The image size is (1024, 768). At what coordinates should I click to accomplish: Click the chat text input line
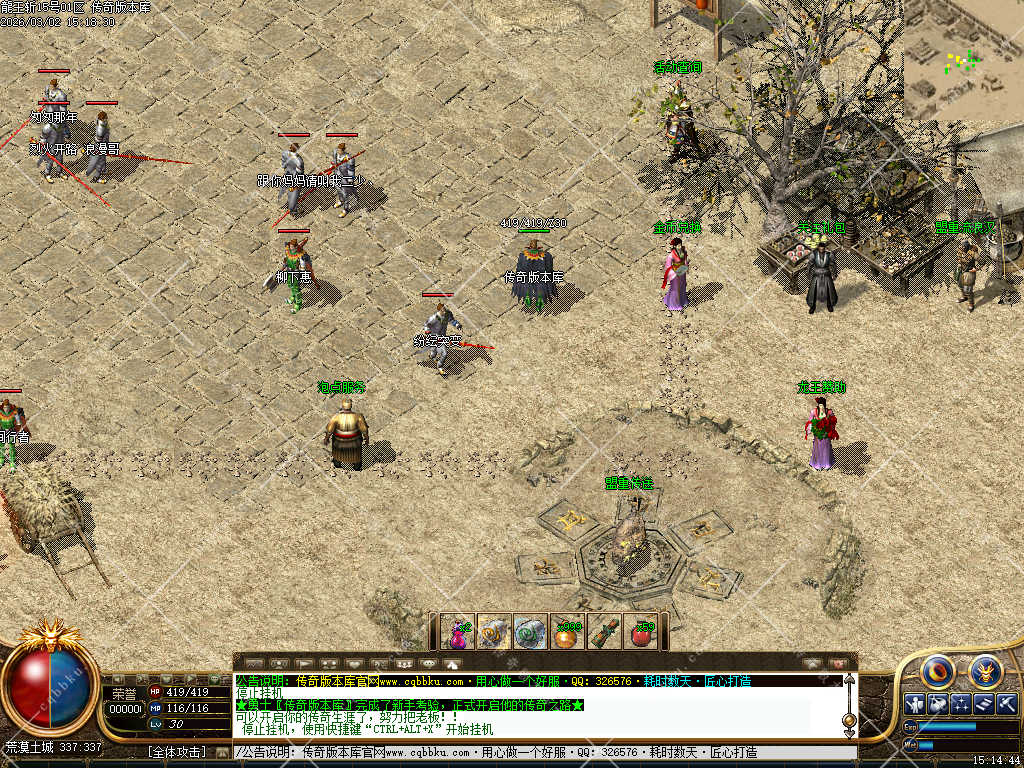(x=540, y=752)
